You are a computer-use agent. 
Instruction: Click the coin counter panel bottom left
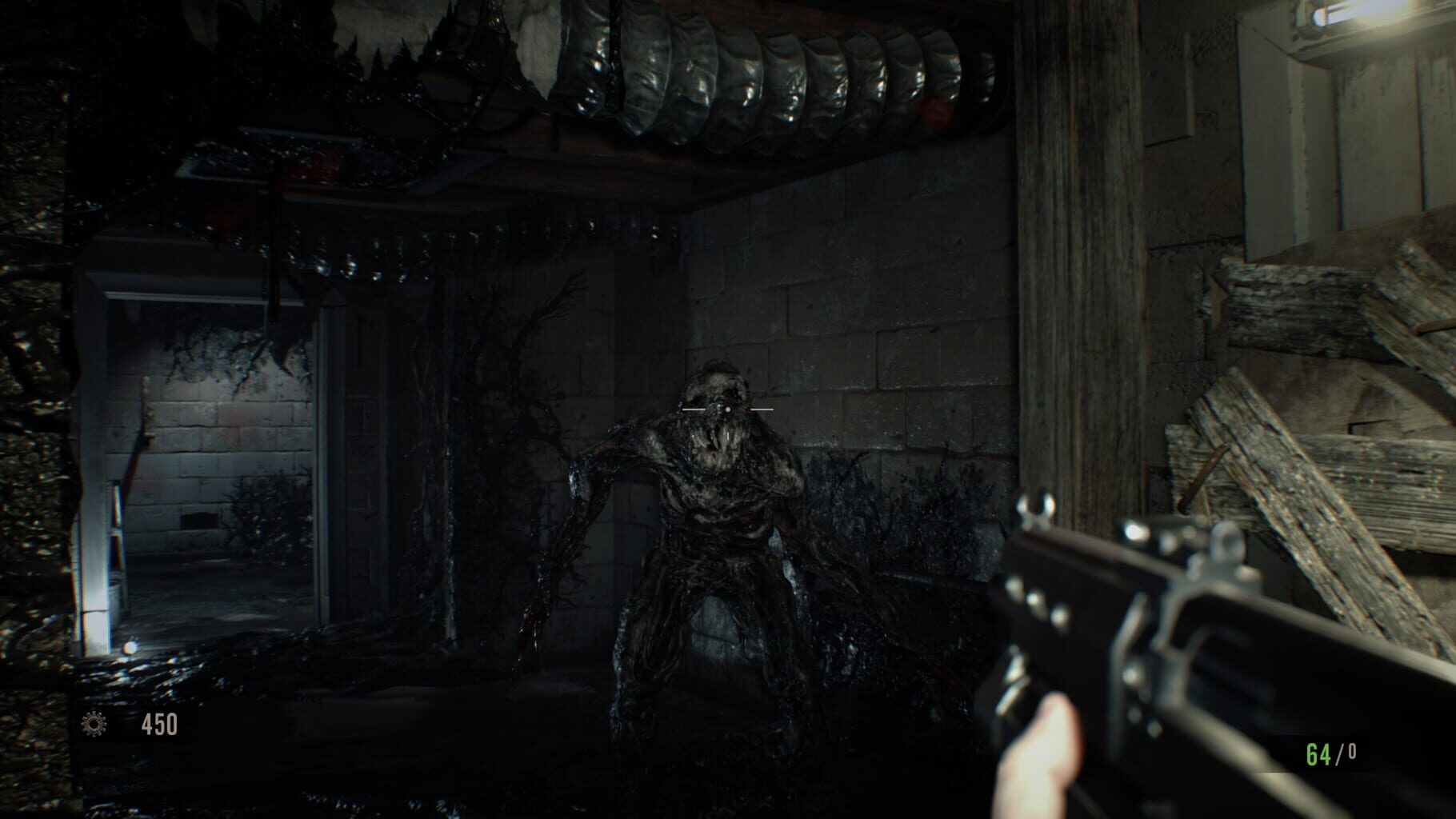(128, 724)
